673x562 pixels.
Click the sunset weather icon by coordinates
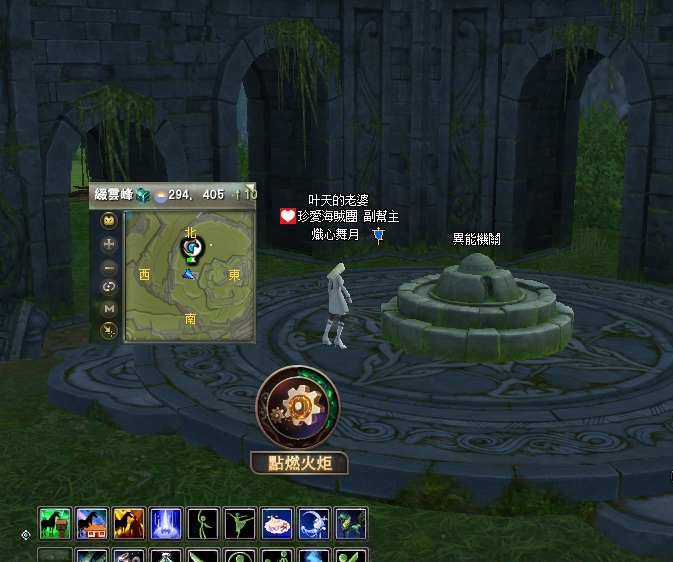tap(160, 195)
